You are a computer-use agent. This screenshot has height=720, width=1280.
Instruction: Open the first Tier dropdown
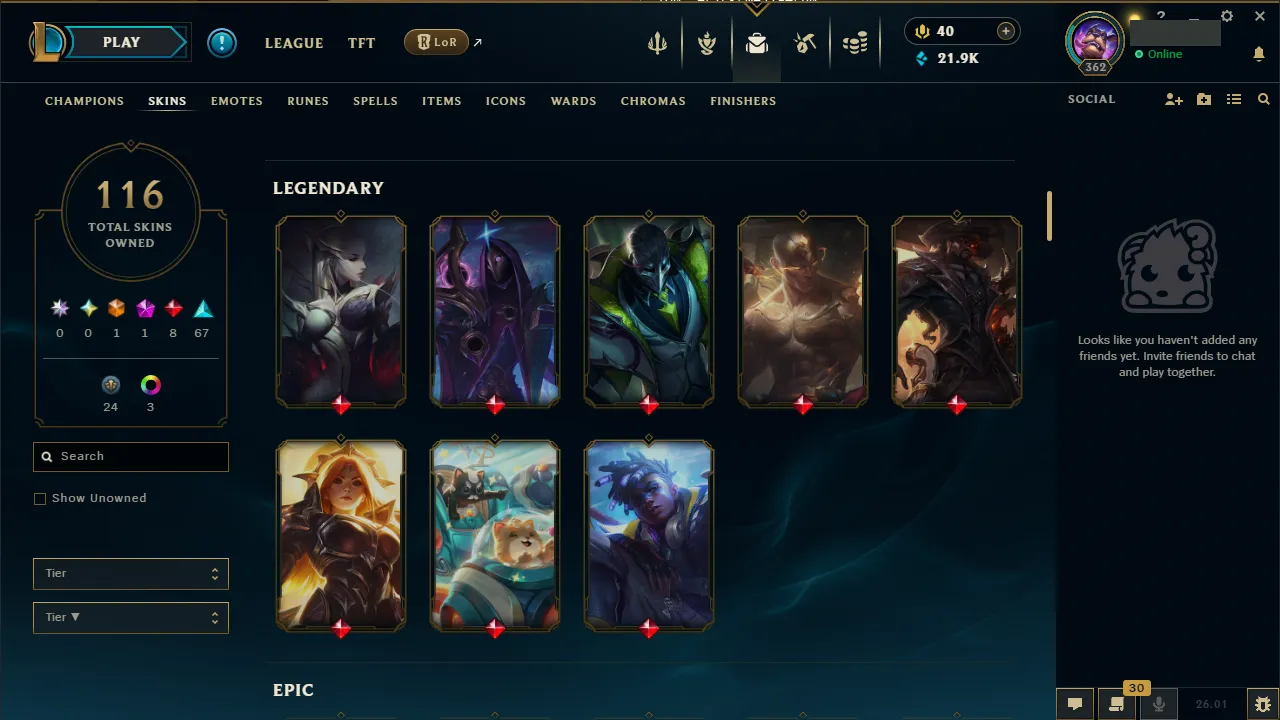coord(130,573)
